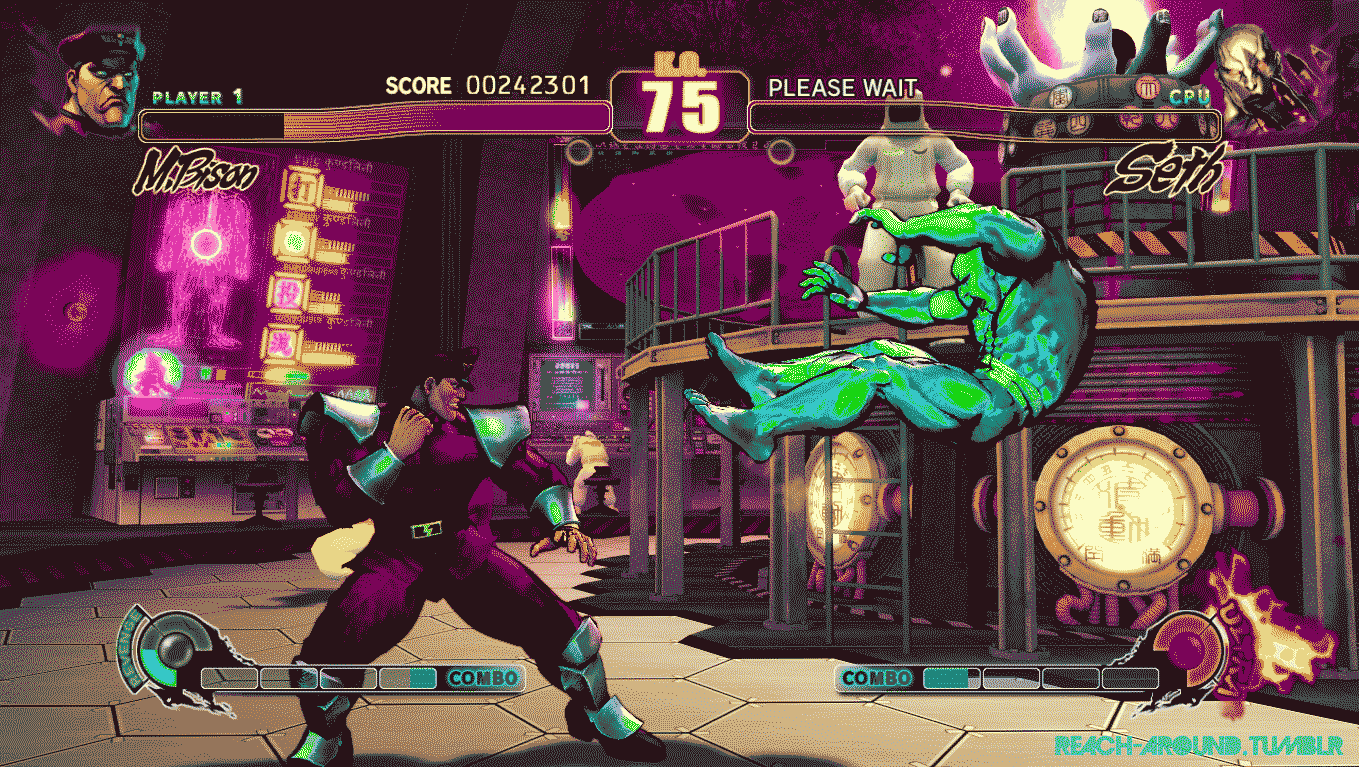1359x767 pixels.
Task: Select the CPU's circular revenge gauge
Action: tap(1188, 651)
